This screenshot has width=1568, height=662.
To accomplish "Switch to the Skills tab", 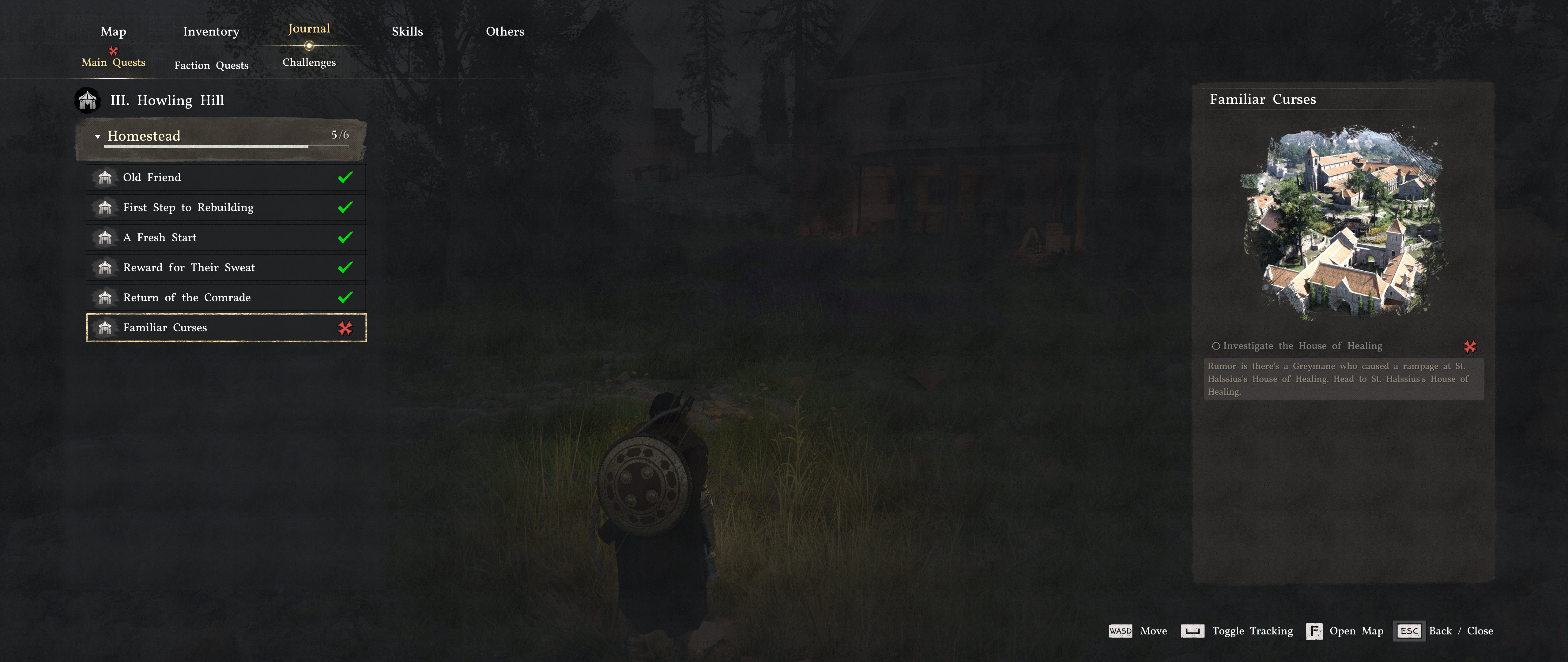I will [407, 31].
